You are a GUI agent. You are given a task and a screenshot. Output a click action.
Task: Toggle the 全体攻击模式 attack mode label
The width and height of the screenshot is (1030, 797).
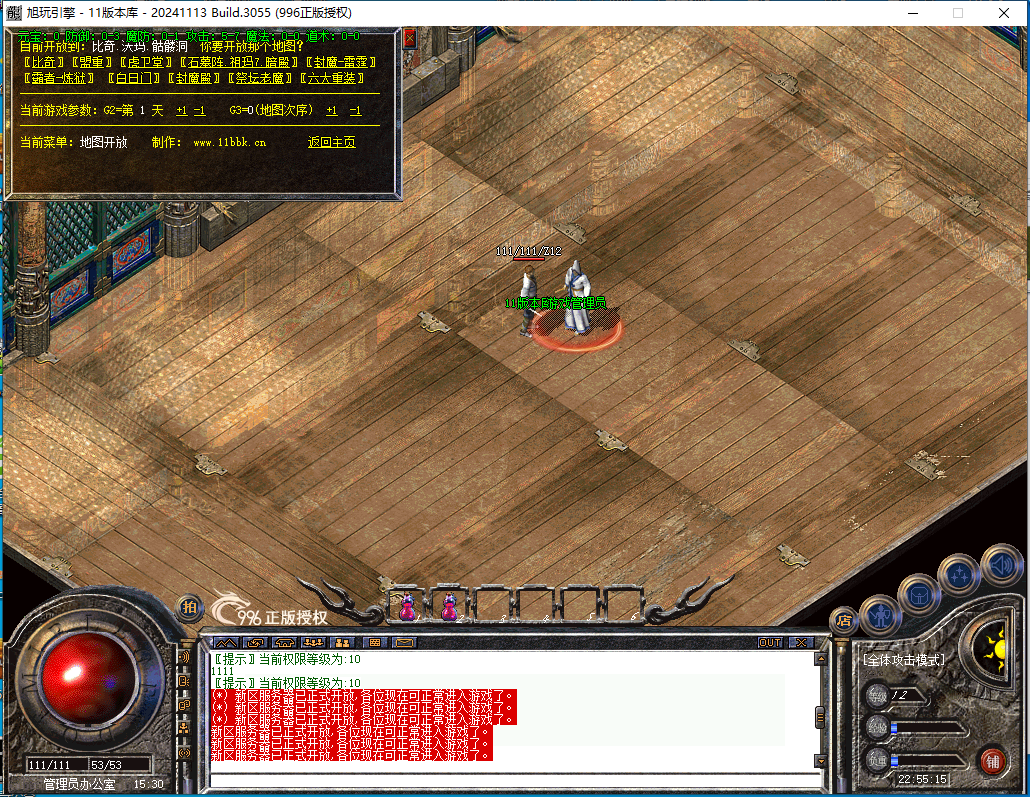[904, 660]
